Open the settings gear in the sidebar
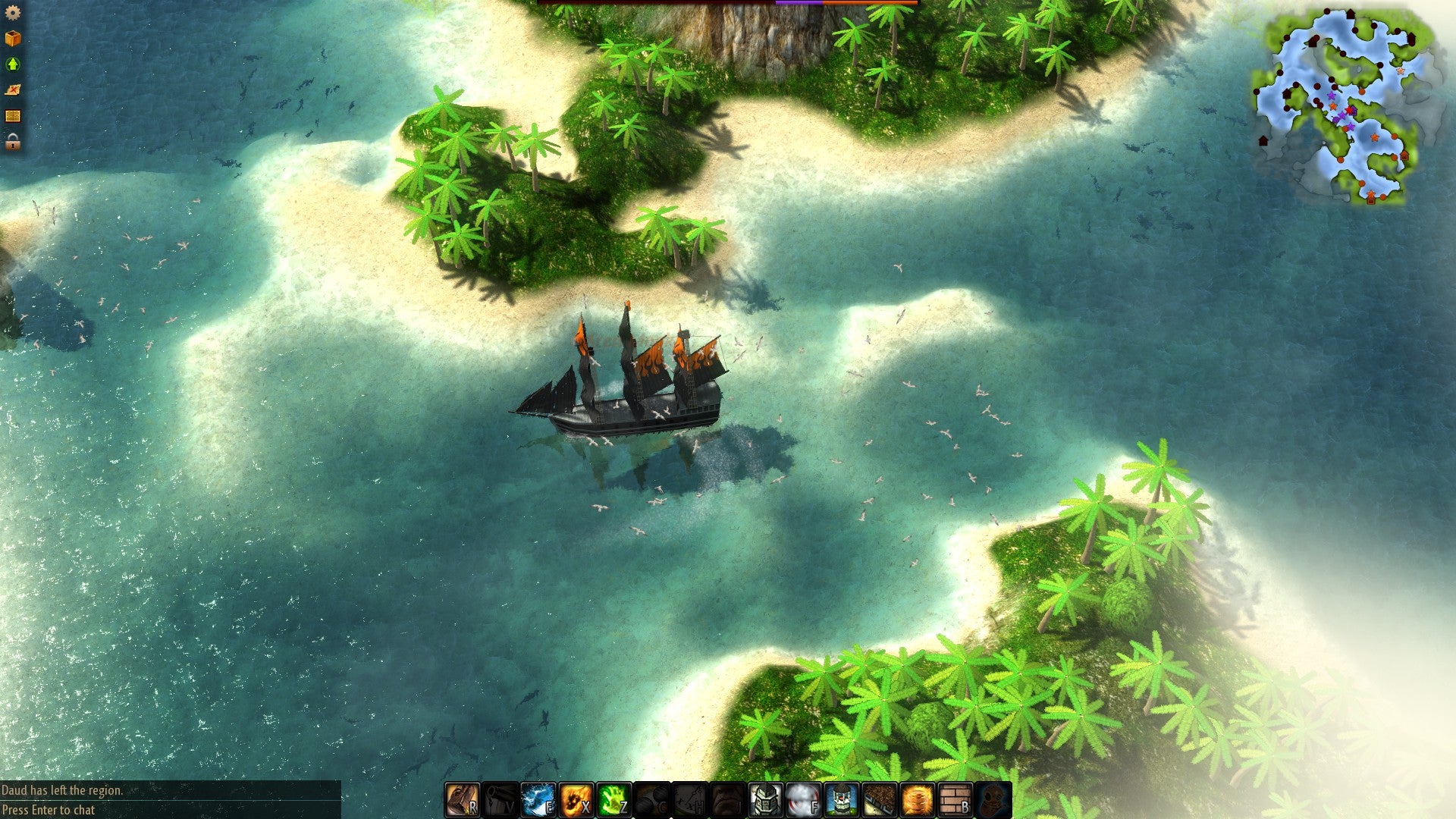Viewport: 1456px width, 819px height. point(13,13)
